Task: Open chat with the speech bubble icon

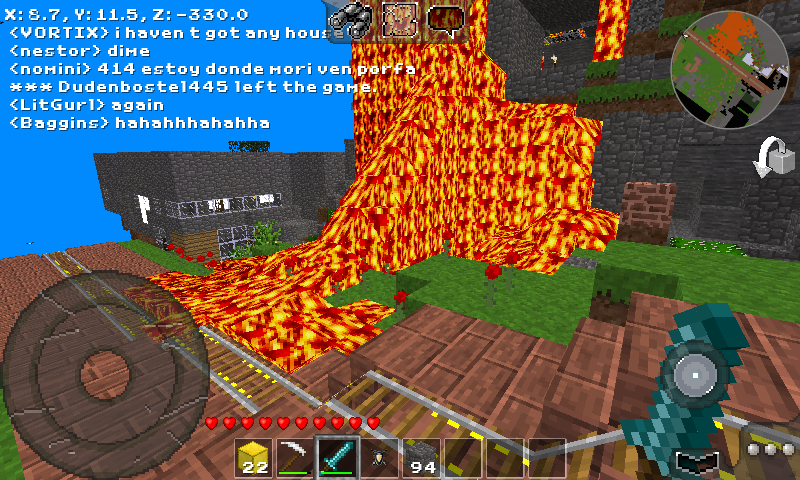Action: [448, 19]
